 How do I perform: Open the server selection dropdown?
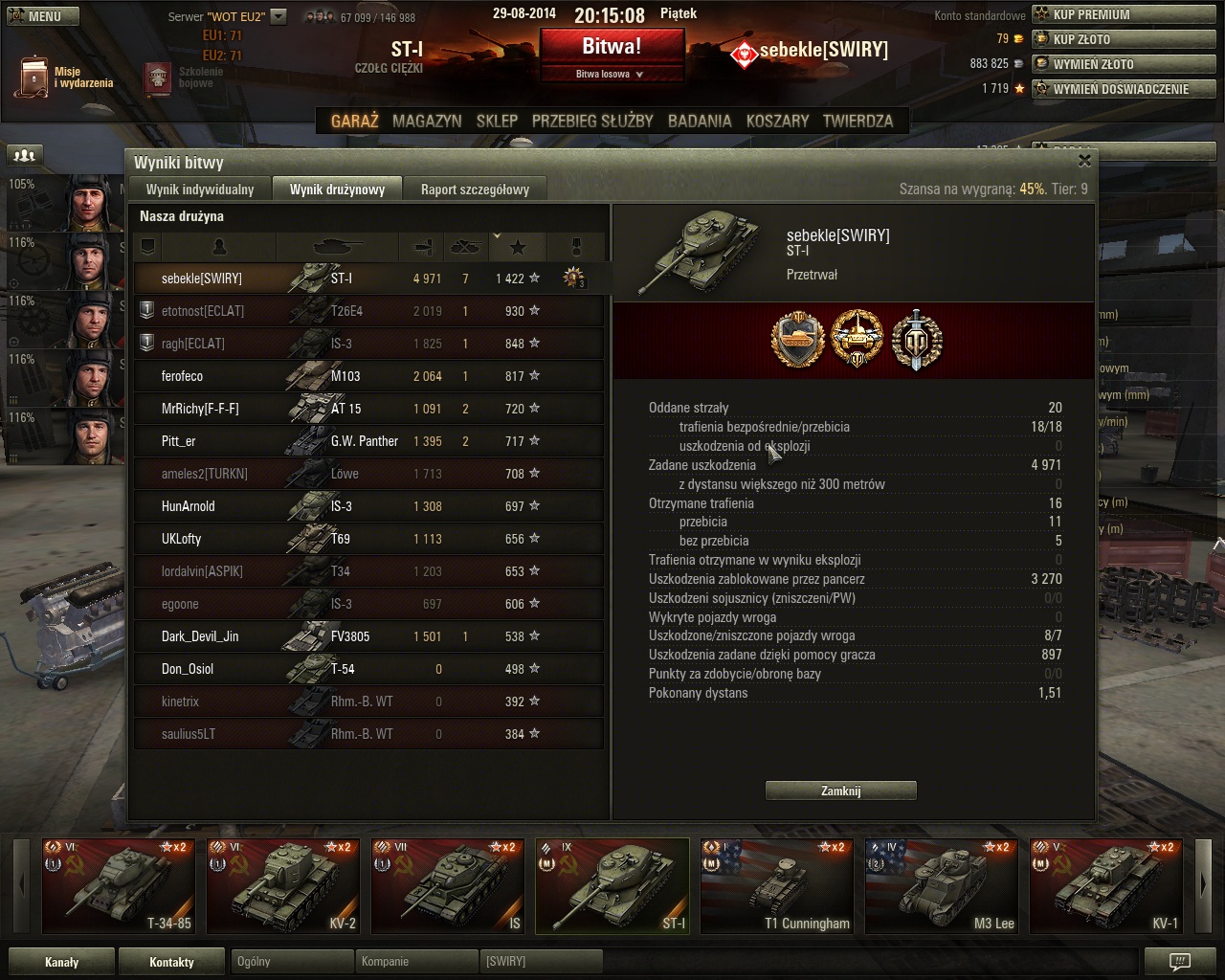pyautogui.click(x=278, y=16)
